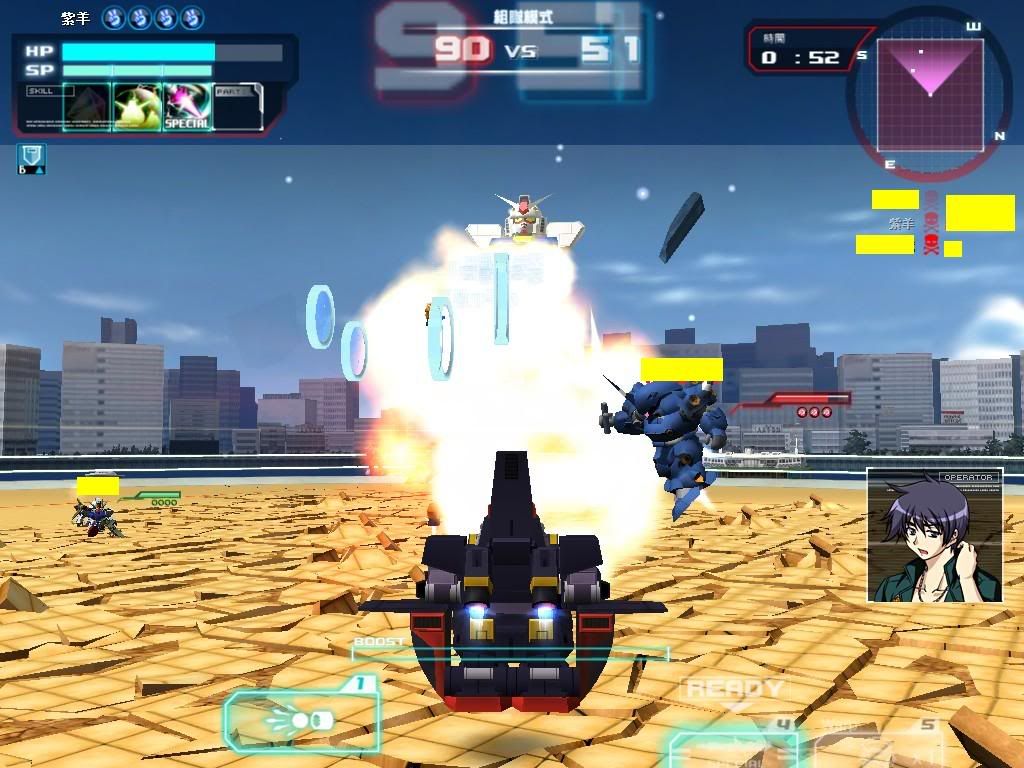Viewport: 1024px width, 768px height.
Task: Click the empty PART slot
Action: (238, 107)
